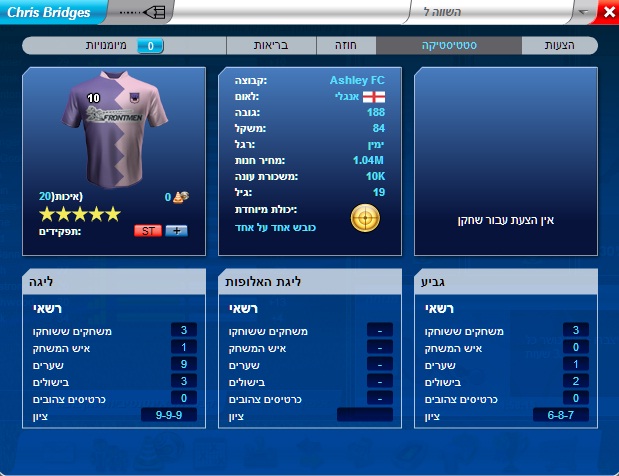Open the compare player dropdown
This screenshot has height=476, width=619.
pyautogui.click(x=584, y=12)
